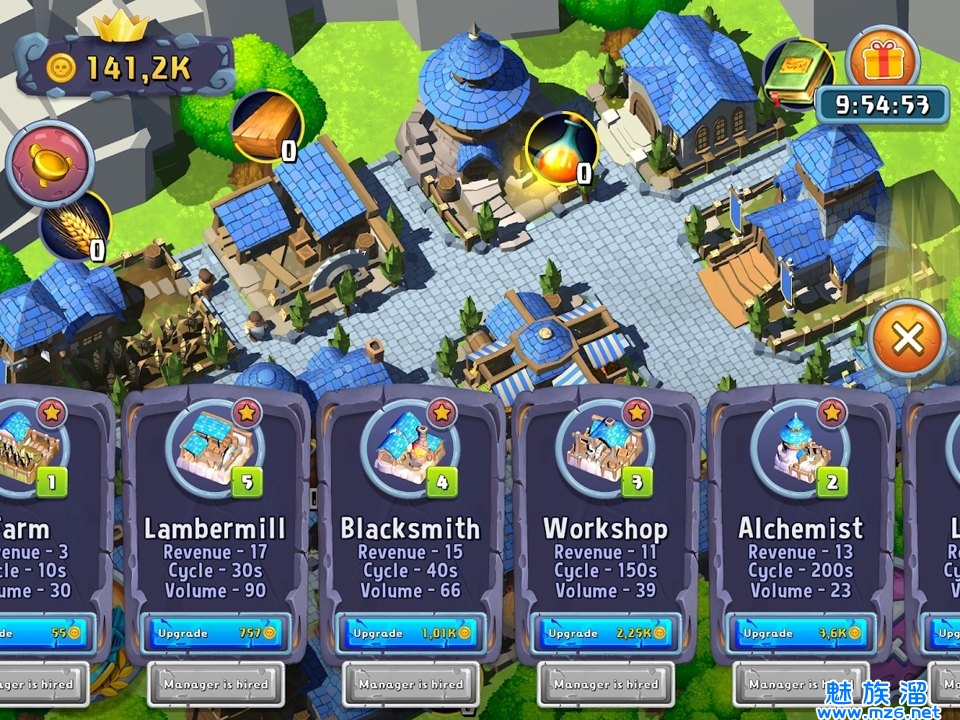Close the building cards panel
The height and width of the screenshot is (720, 960).
(907, 338)
